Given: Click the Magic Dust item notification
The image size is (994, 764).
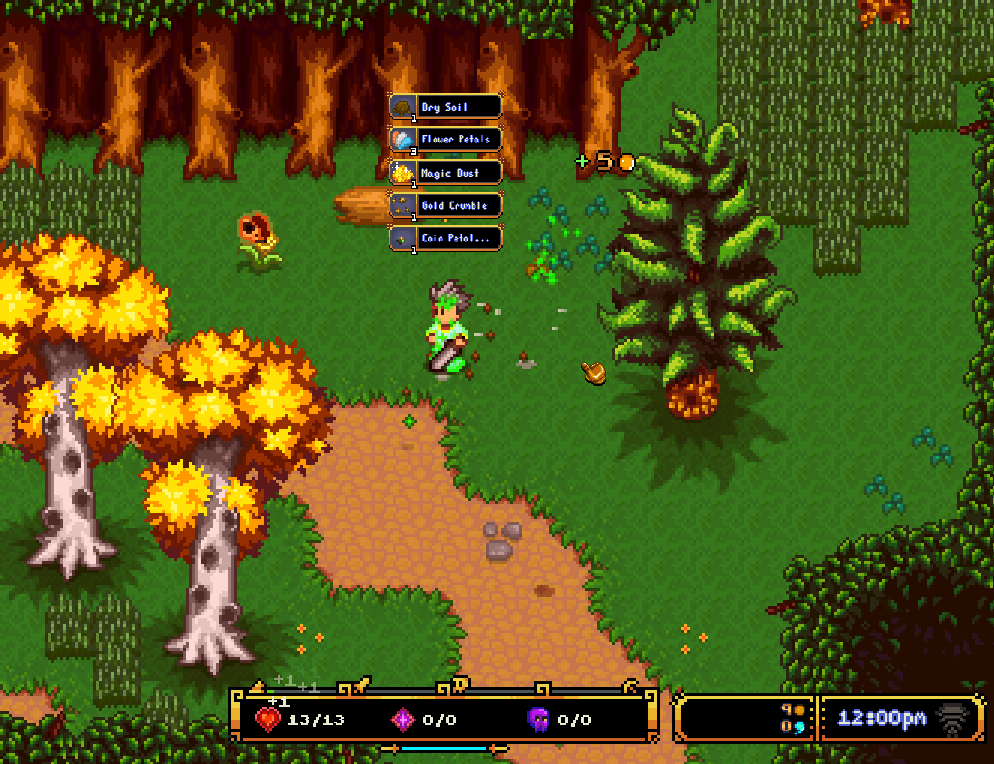Looking at the screenshot, I should tap(445, 173).
